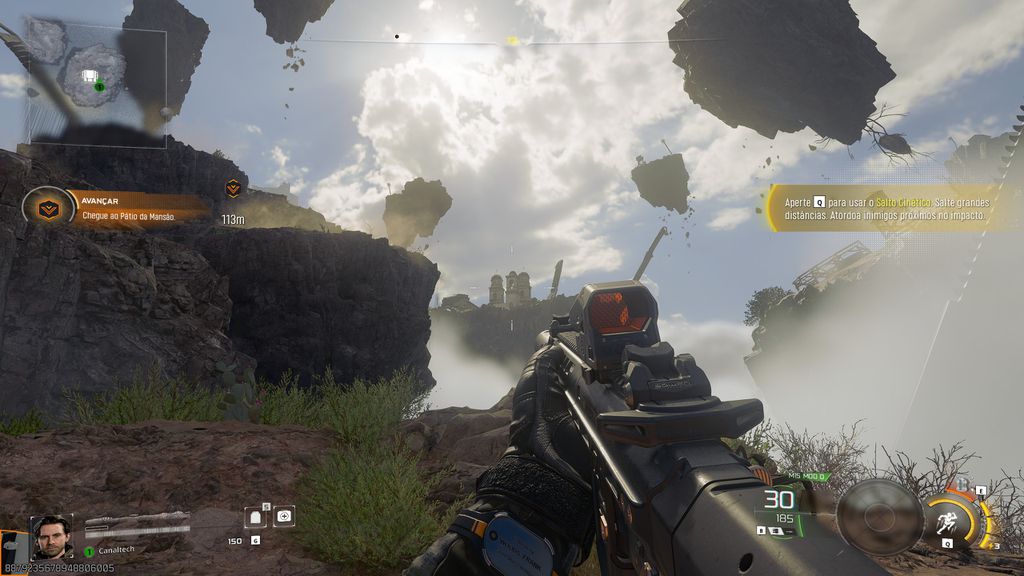
Task: Click the Canaltech player portrait
Action: [x=51, y=537]
